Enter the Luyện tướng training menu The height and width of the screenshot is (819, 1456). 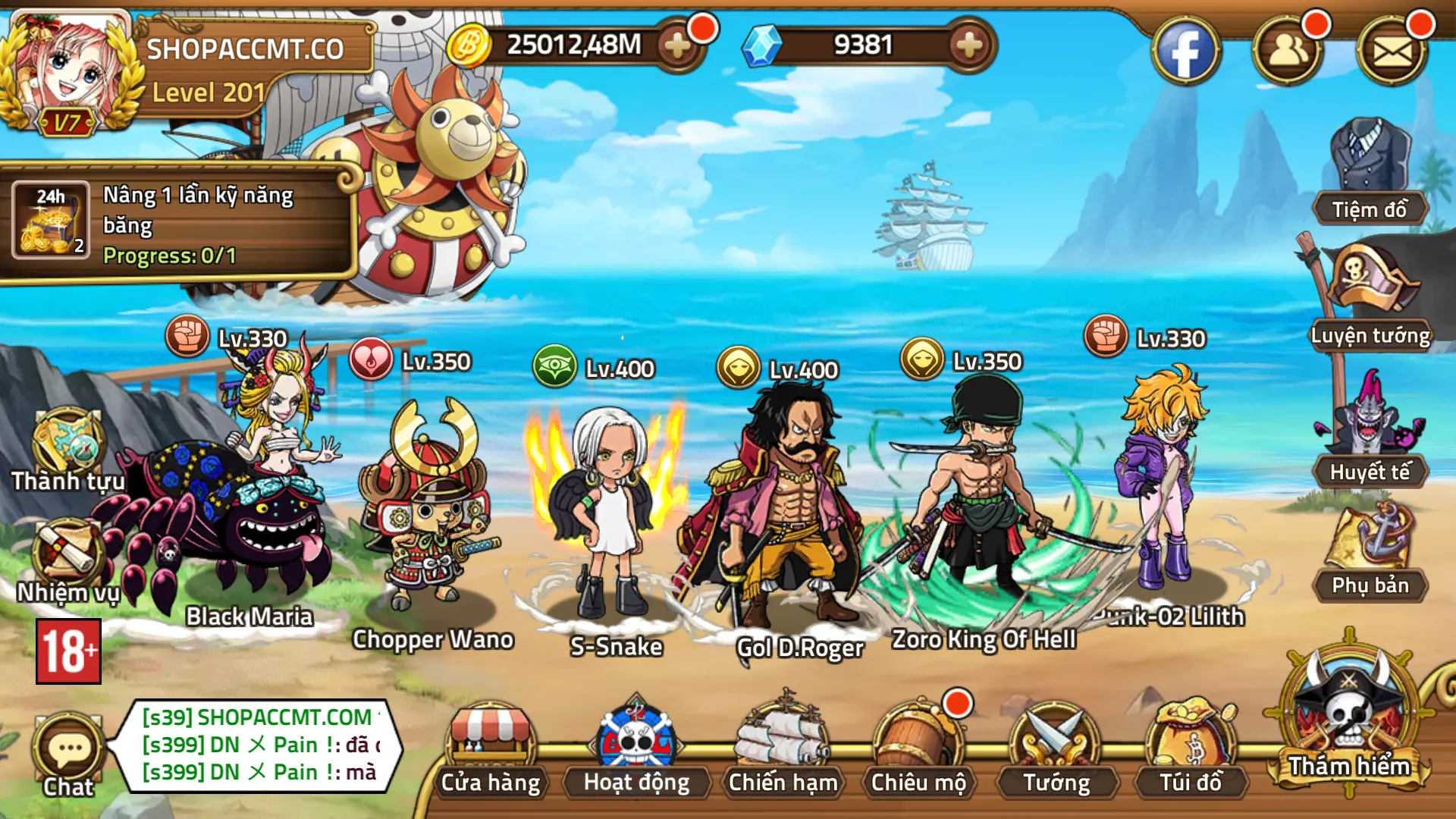click(x=1370, y=296)
